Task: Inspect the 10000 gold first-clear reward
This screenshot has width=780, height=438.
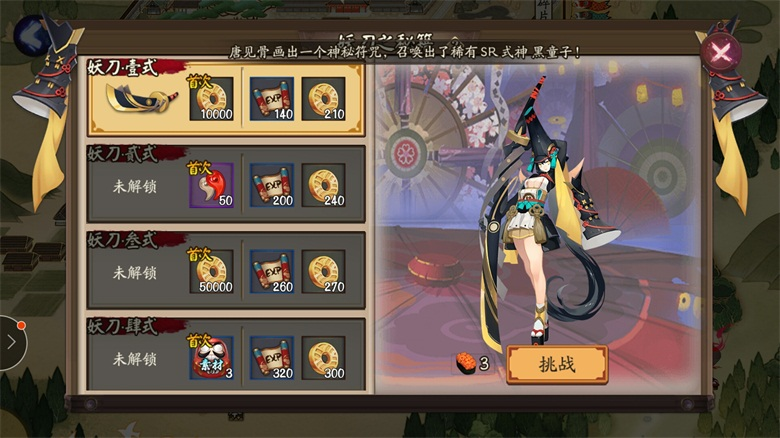Action: (211, 98)
